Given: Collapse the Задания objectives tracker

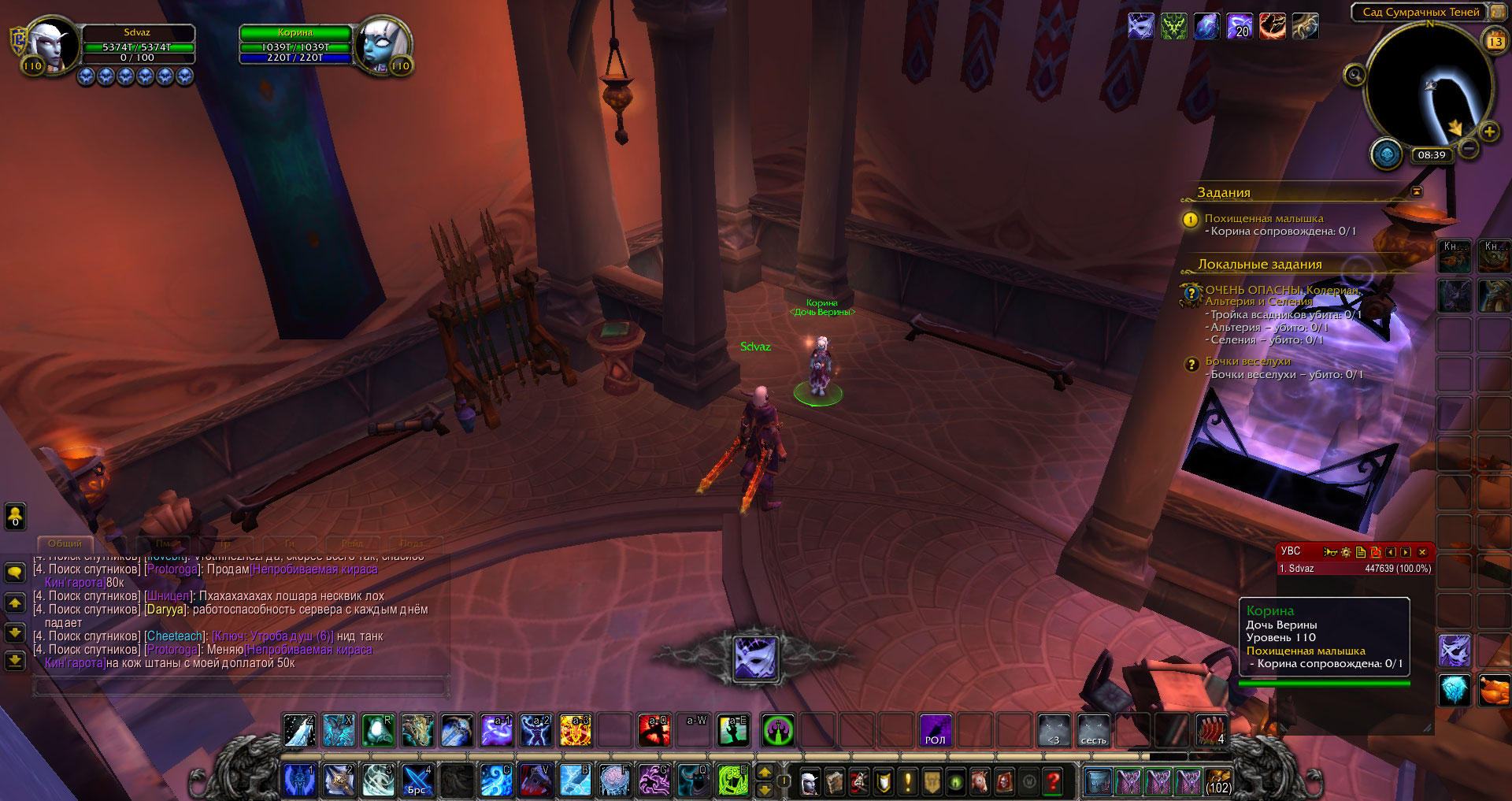Looking at the screenshot, I should click(1417, 191).
